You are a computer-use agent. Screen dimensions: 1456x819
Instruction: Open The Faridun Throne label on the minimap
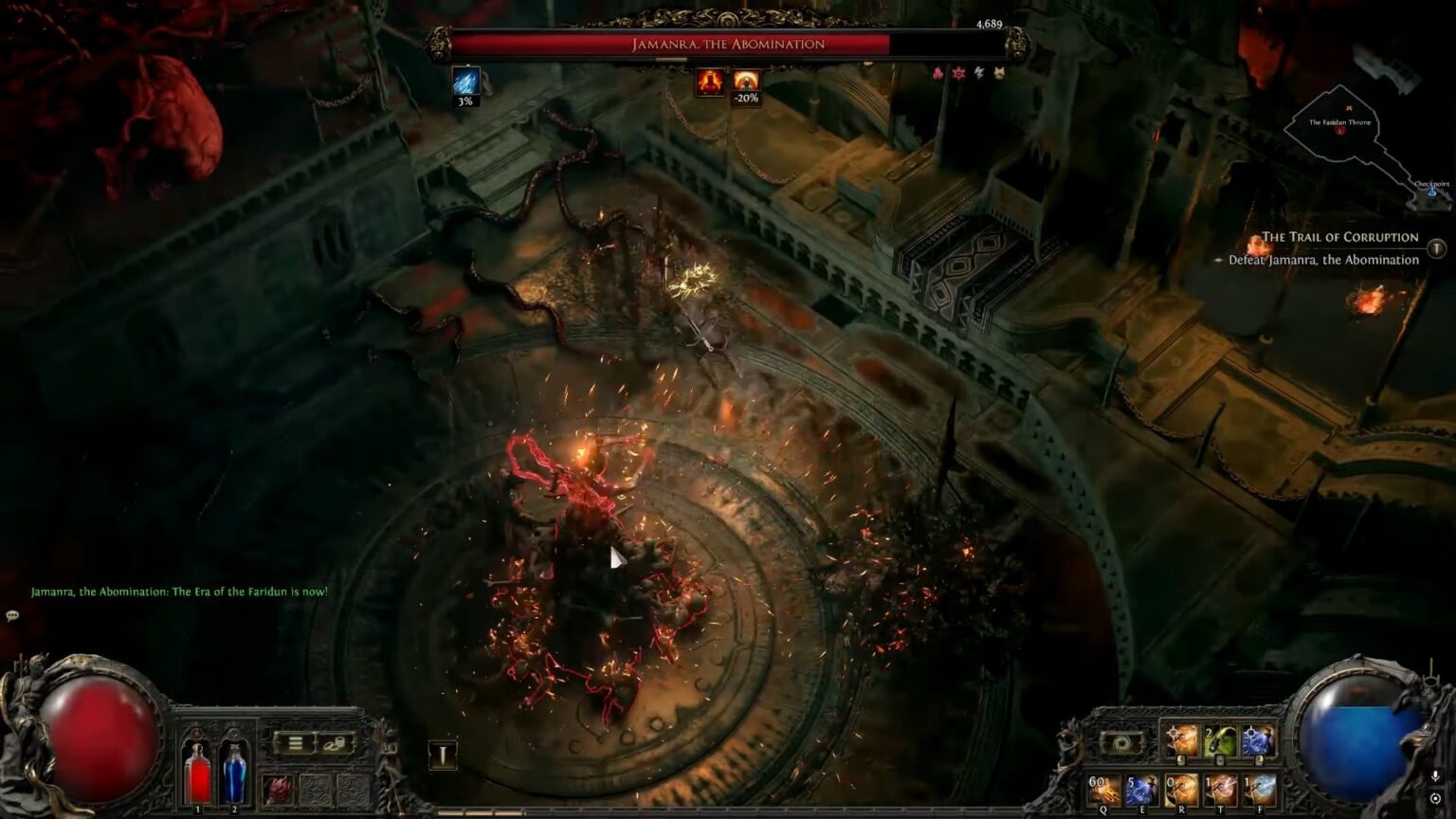click(x=1338, y=121)
